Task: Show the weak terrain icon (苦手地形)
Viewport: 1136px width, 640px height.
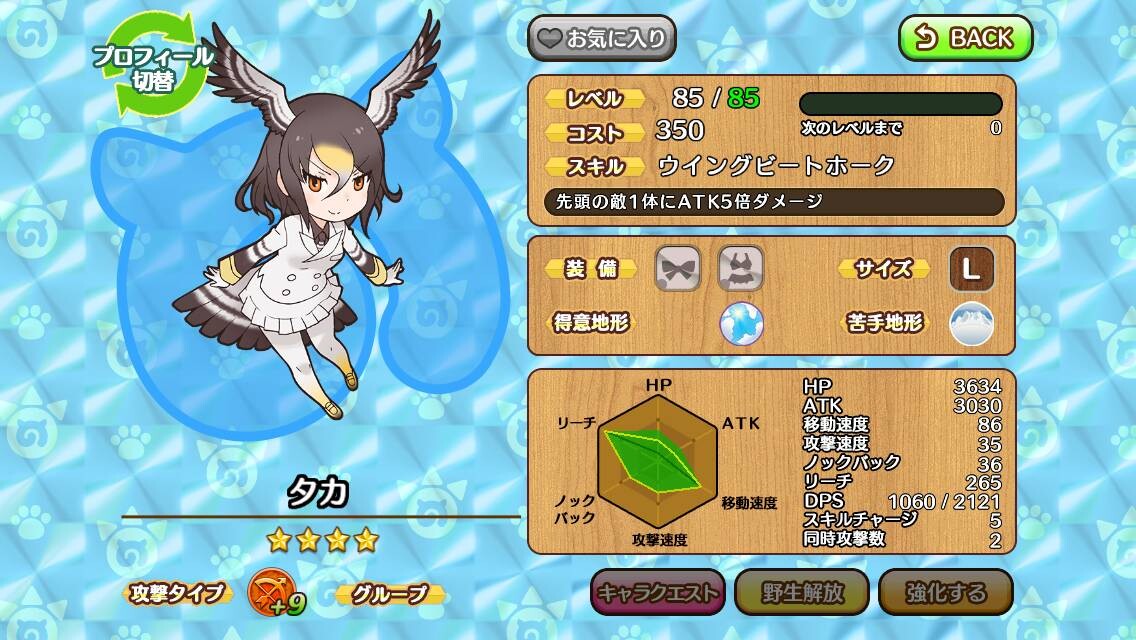Action: [x=971, y=323]
